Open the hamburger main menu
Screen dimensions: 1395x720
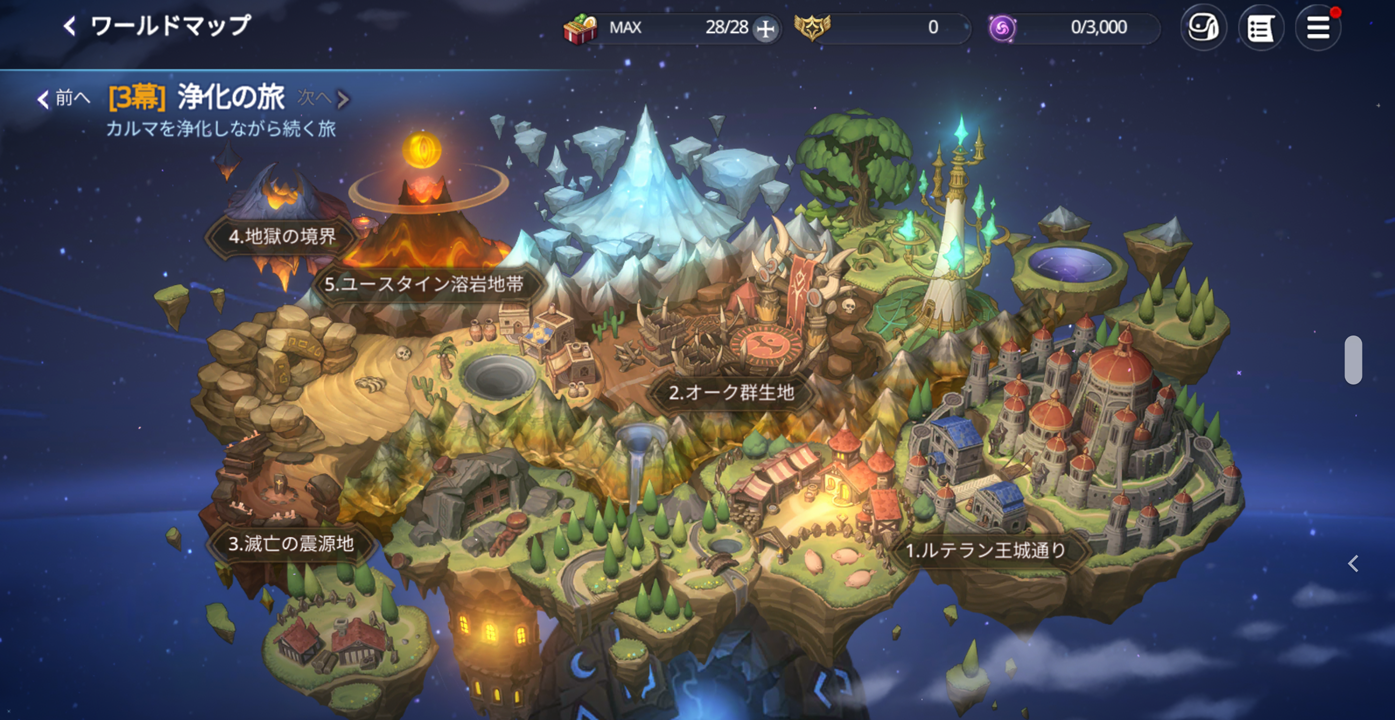pos(1318,28)
